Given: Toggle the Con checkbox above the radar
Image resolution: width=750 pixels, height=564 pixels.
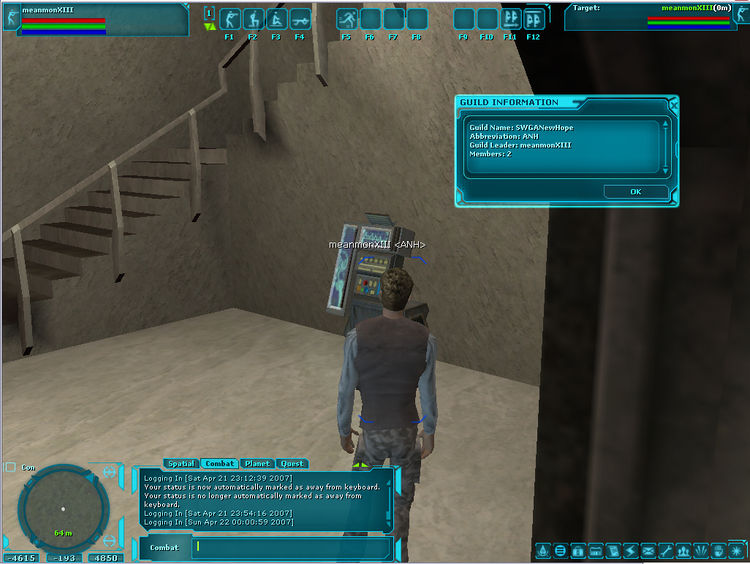Looking at the screenshot, I should tap(10, 467).
